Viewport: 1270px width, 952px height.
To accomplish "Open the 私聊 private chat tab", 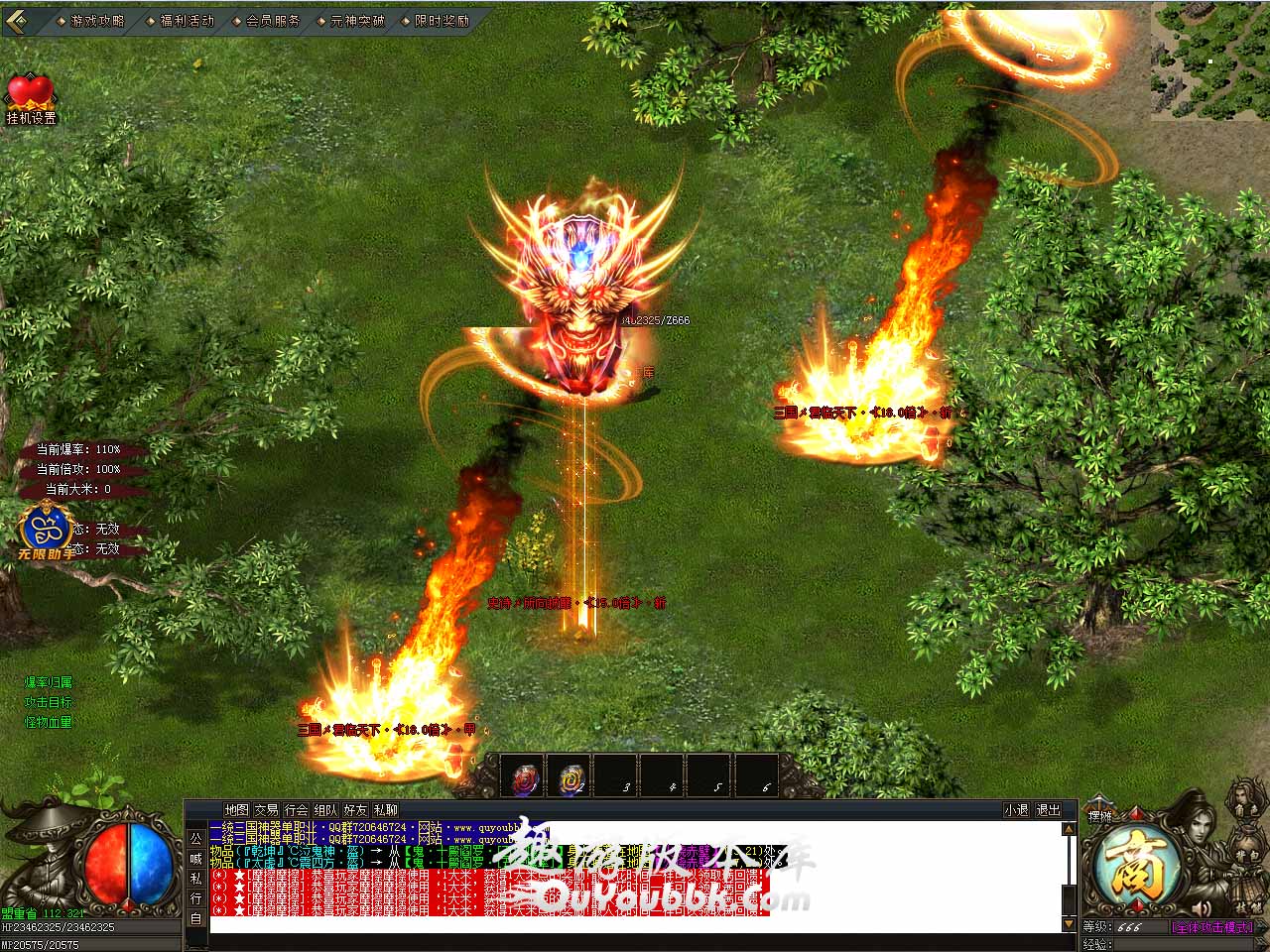I will click(x=385, y=810).
